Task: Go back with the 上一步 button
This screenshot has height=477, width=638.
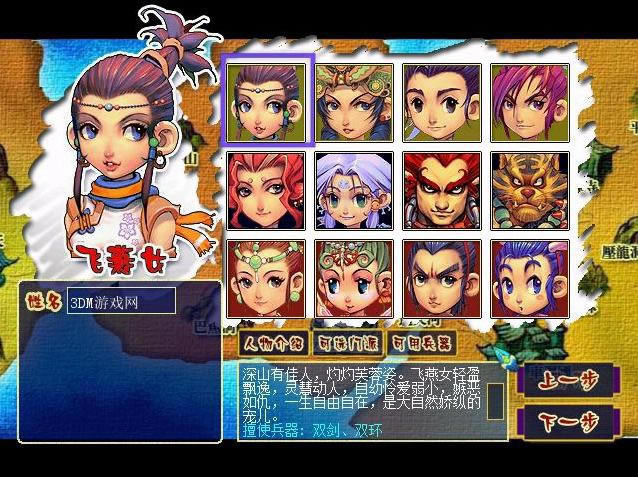Action: 560,381
